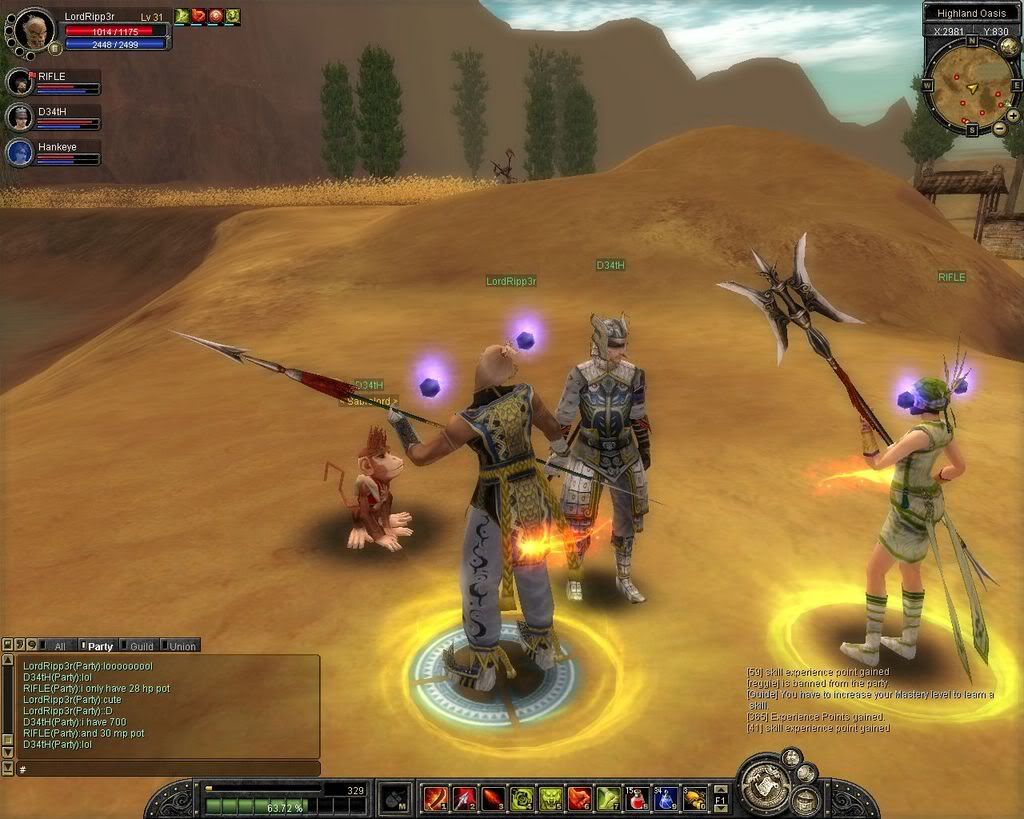
Task: Select party member Hankeye's portrait
Action: pyautogui.click(x=20, y=152)
